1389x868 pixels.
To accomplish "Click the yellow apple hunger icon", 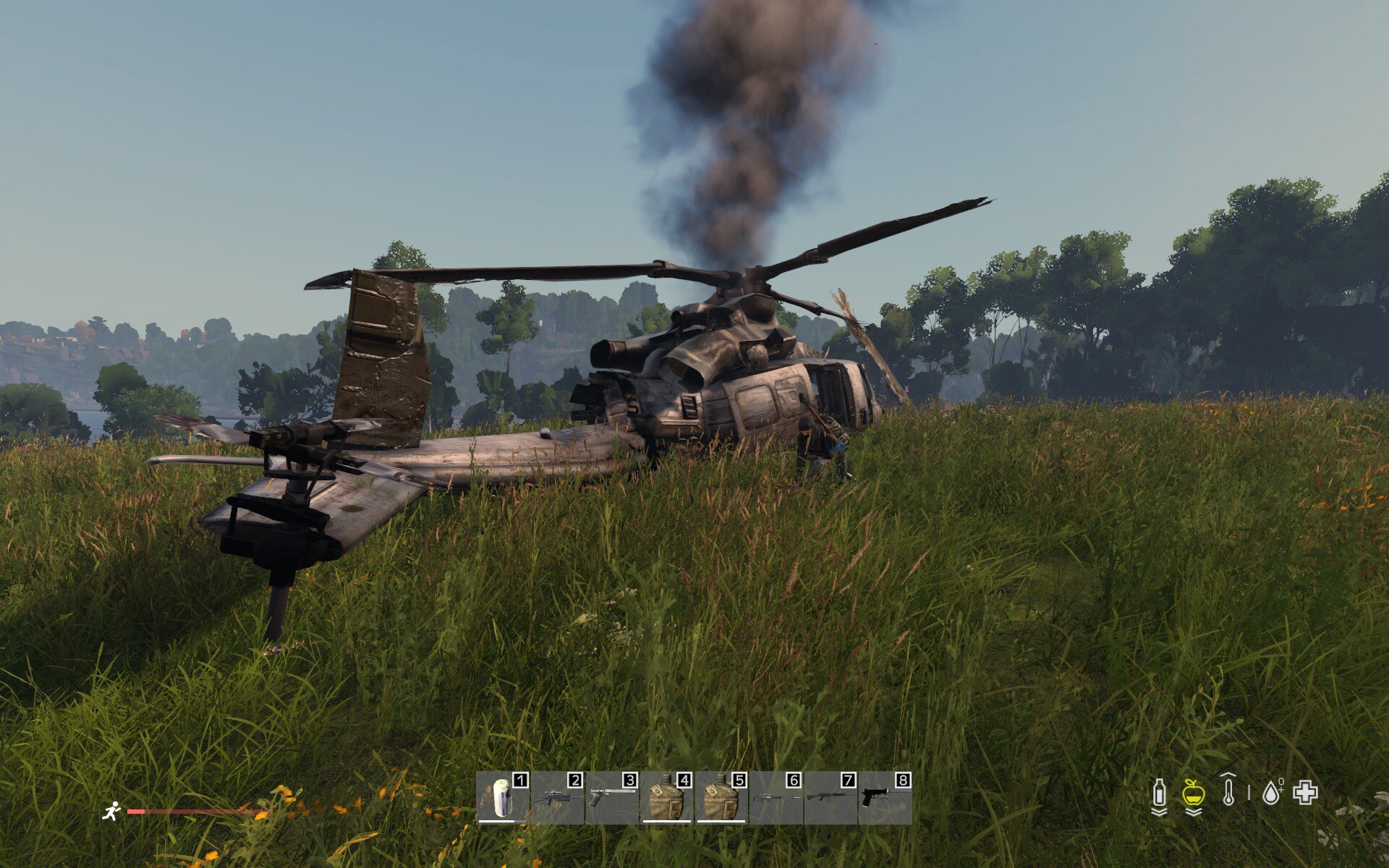I will [x=1194, y=793].
